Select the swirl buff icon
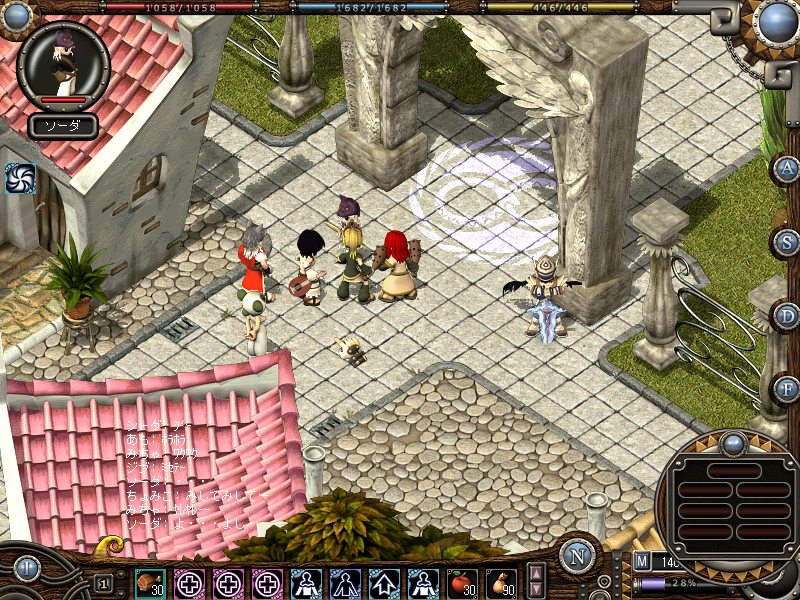The width and height of the screenshot is (800, 600). pos(19,178)
